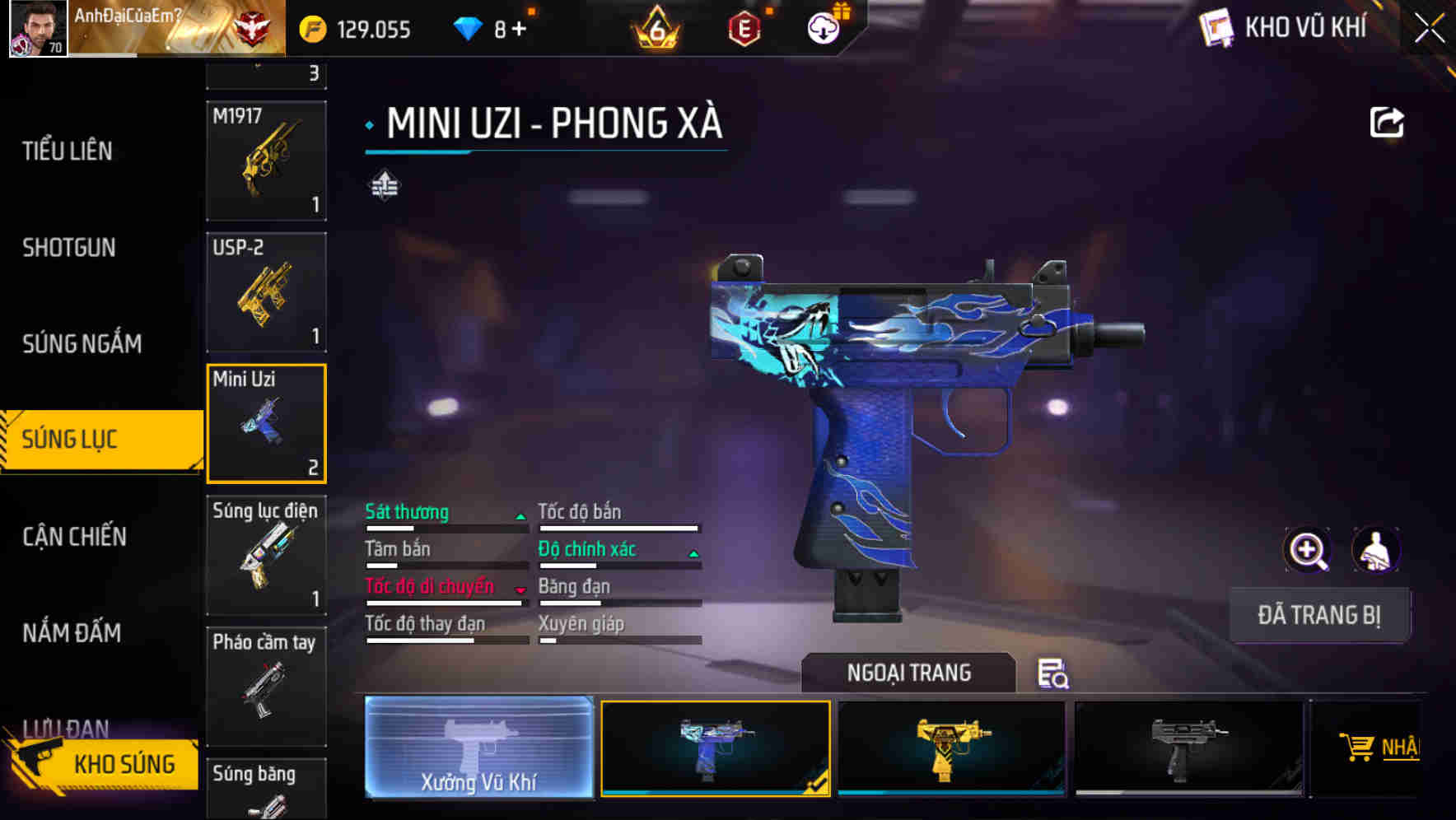Open the weapon upgrade icon below the title
This screenshot has width=1456, height=820.
click(x=384, y=186)
